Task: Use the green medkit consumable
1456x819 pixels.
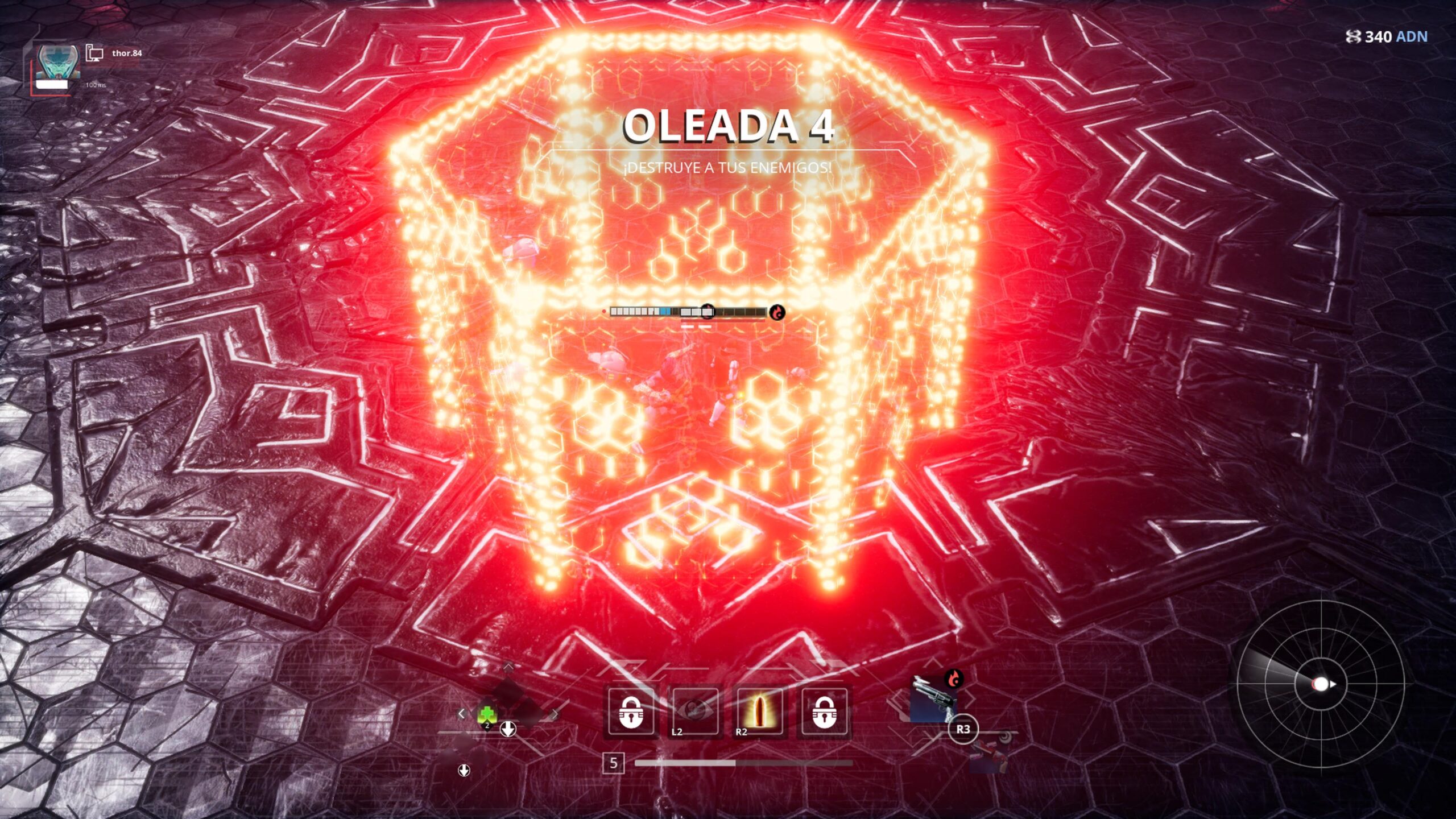Action: pyautogui.click(x=487, y=714)
